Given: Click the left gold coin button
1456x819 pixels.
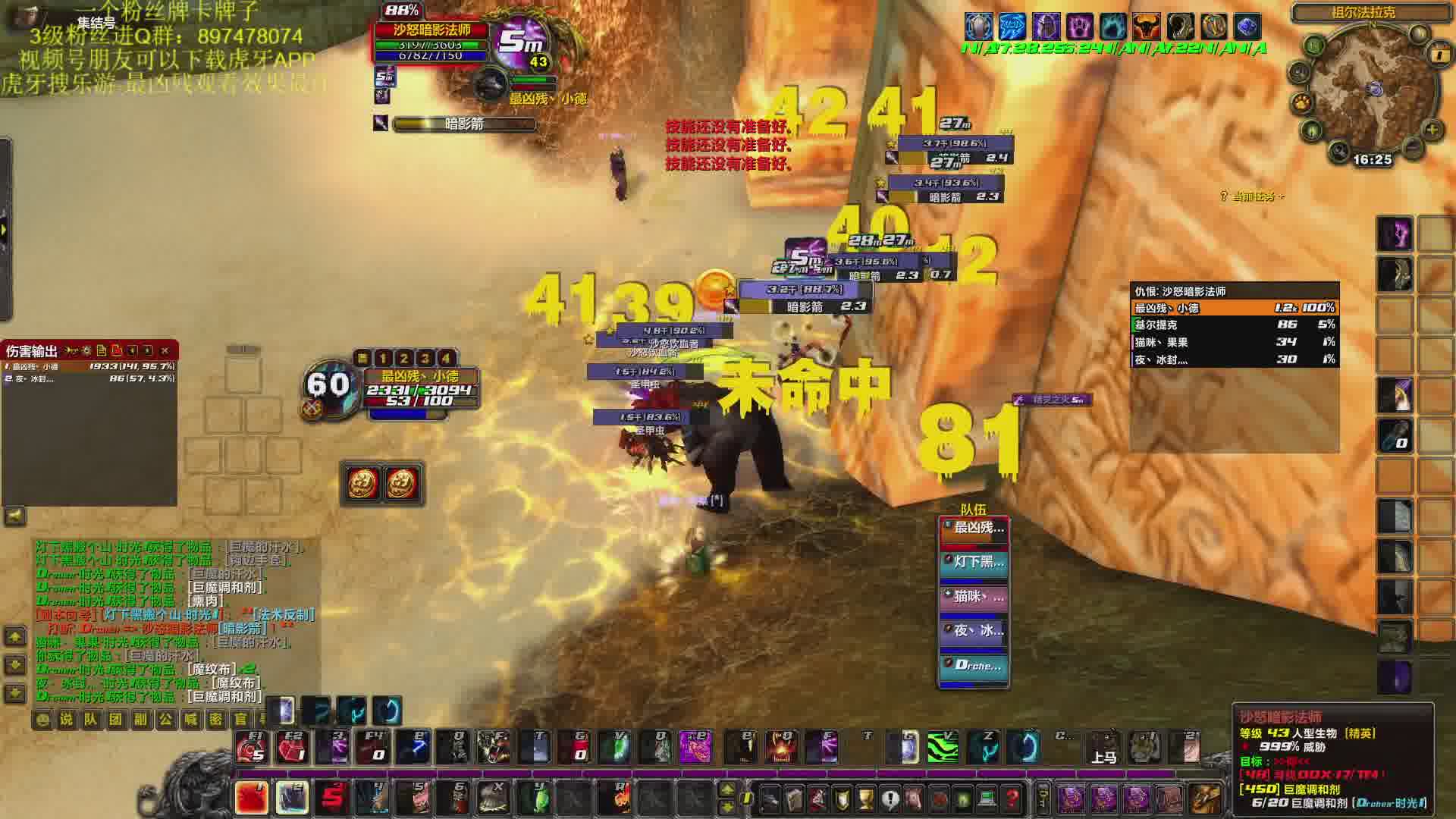Looking at the screenshot, I should tap(362, 483).
